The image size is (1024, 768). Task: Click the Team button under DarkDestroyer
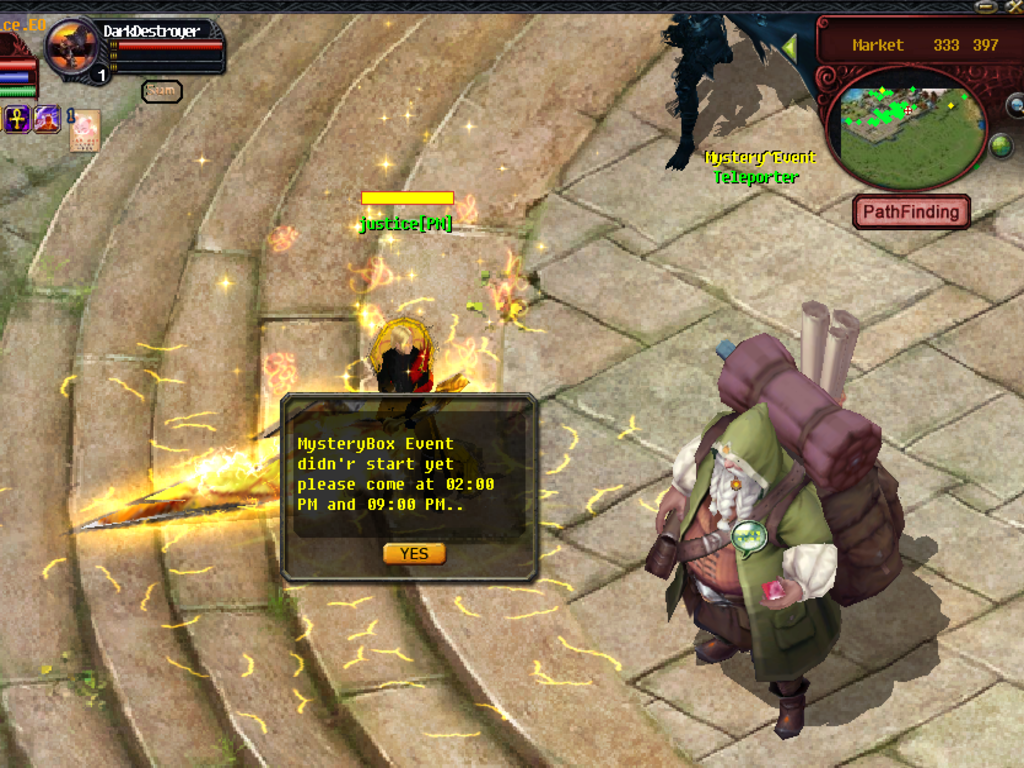161,91
